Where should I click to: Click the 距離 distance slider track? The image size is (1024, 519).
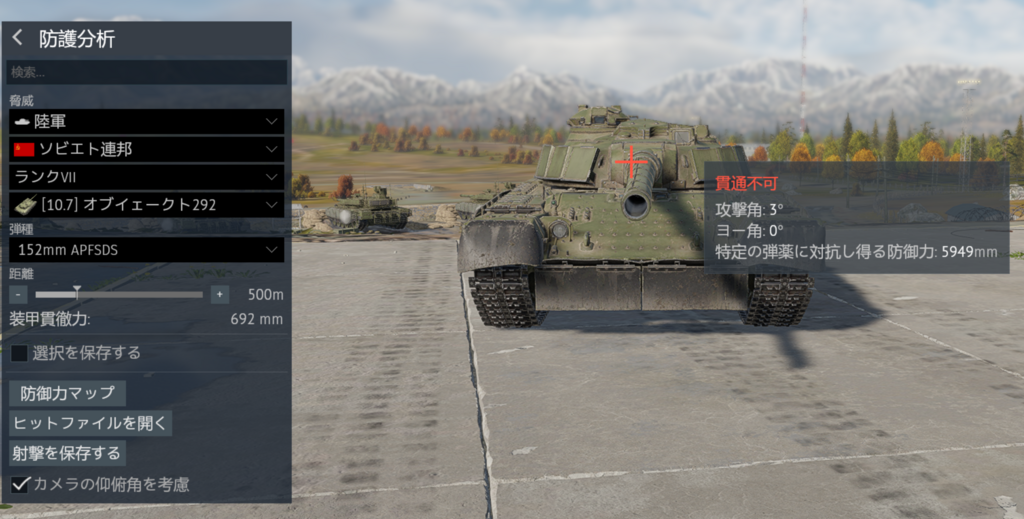[x=120, y=294]
